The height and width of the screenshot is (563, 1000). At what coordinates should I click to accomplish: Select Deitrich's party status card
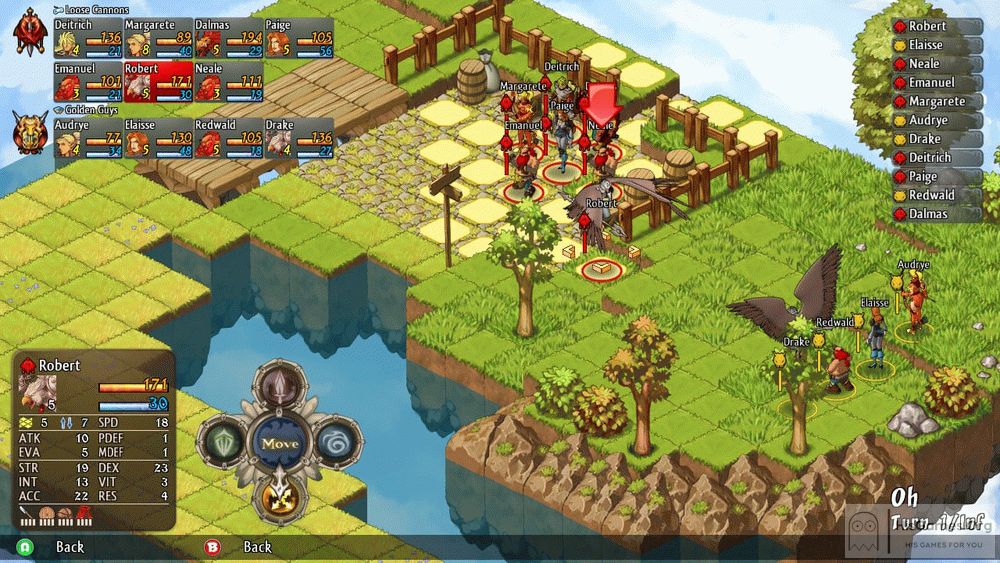click(x=88, y=37)
